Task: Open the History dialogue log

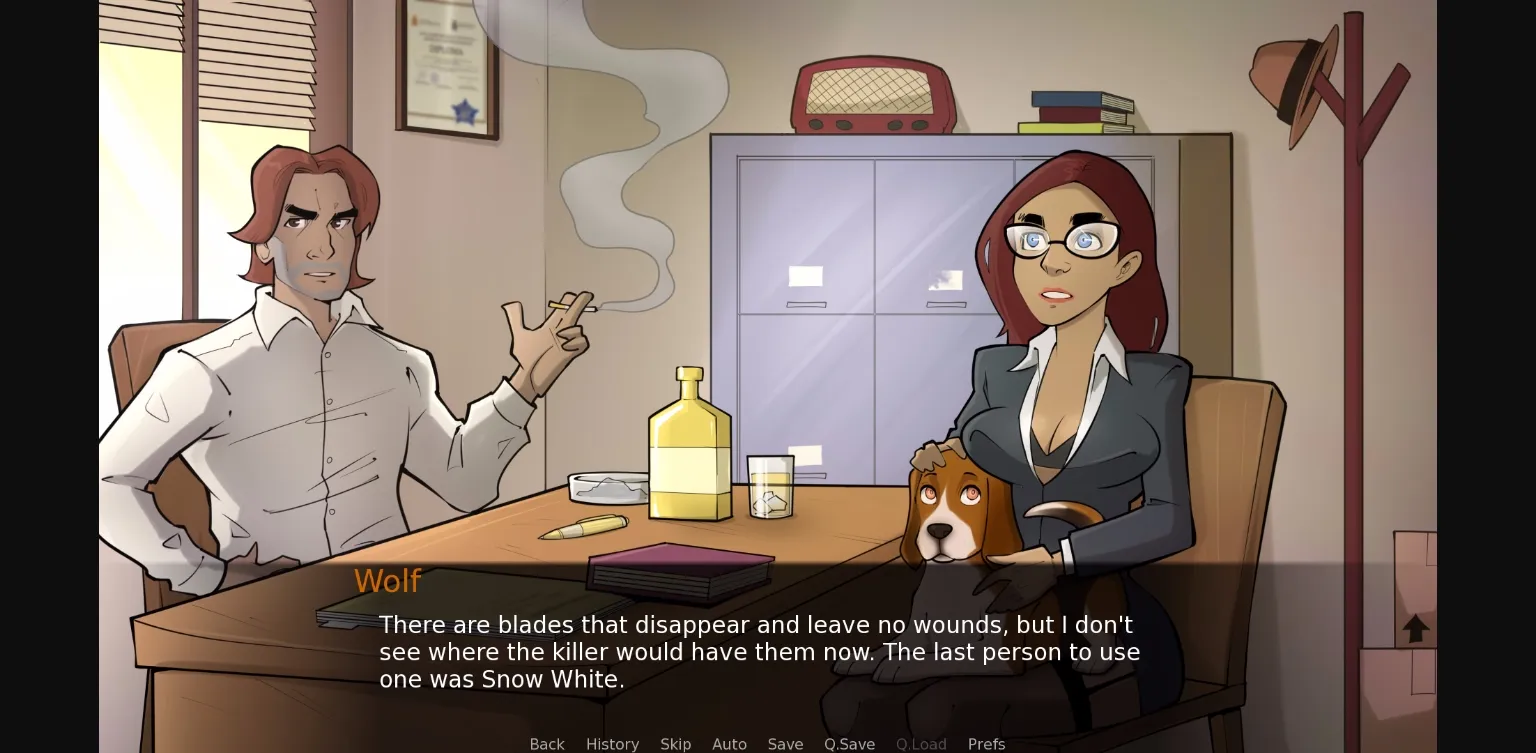Action: tap(612, 744)
